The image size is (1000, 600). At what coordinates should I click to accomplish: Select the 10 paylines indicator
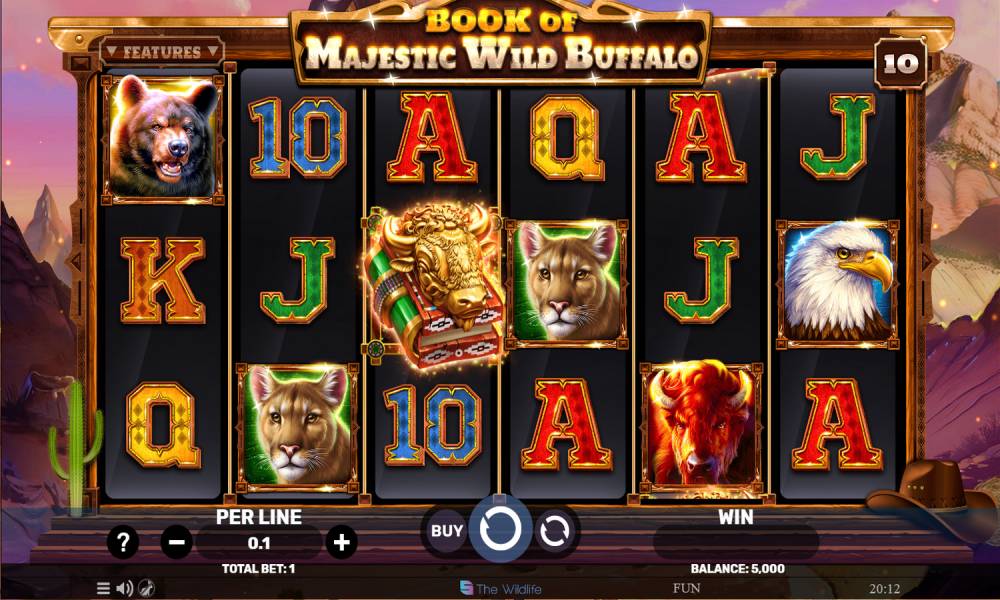(899, 65)
